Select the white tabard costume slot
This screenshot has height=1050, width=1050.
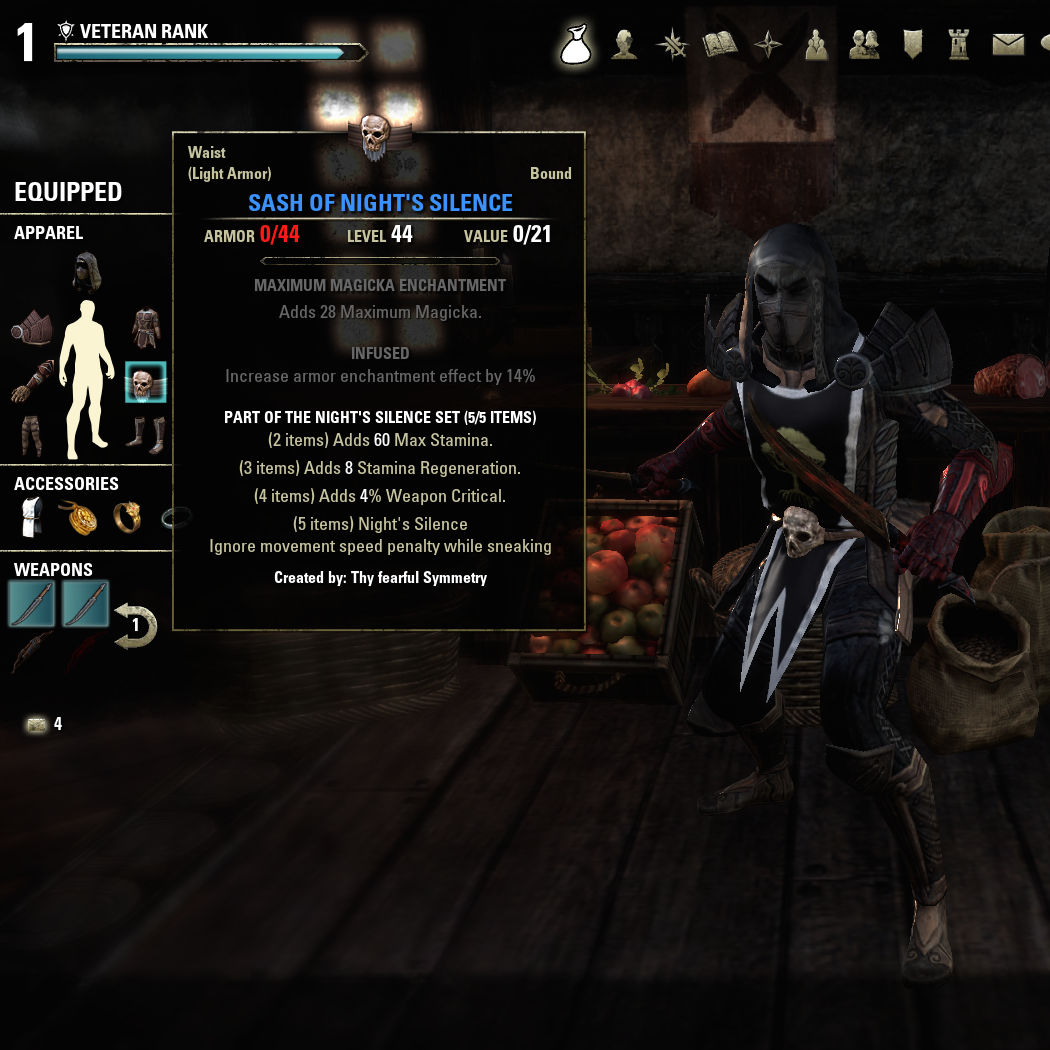pos(32,518)
